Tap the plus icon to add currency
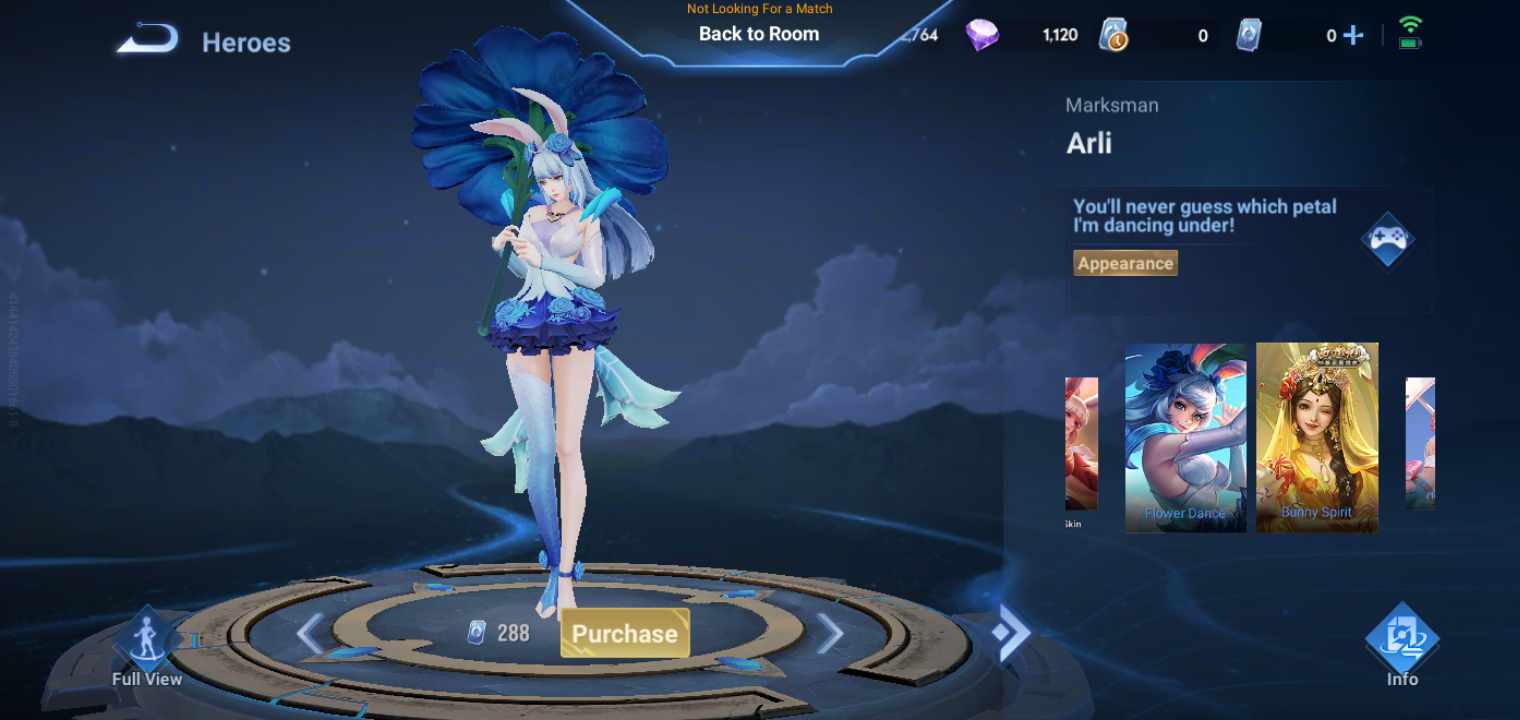The width and height of the screenshot is (1520, 720). (1355, 34)
